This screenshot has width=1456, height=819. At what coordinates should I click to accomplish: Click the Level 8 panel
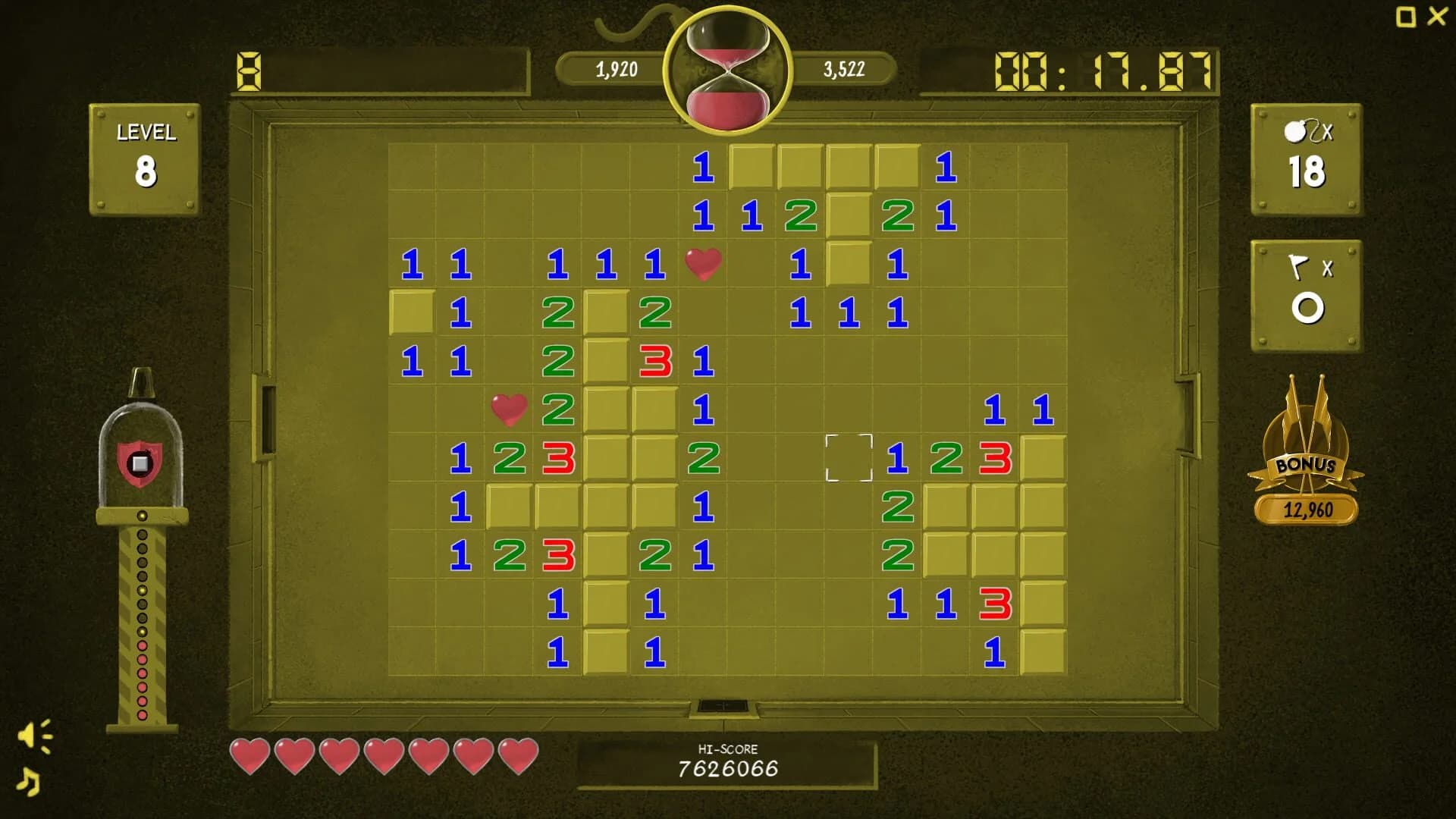(x=145, y=155)
